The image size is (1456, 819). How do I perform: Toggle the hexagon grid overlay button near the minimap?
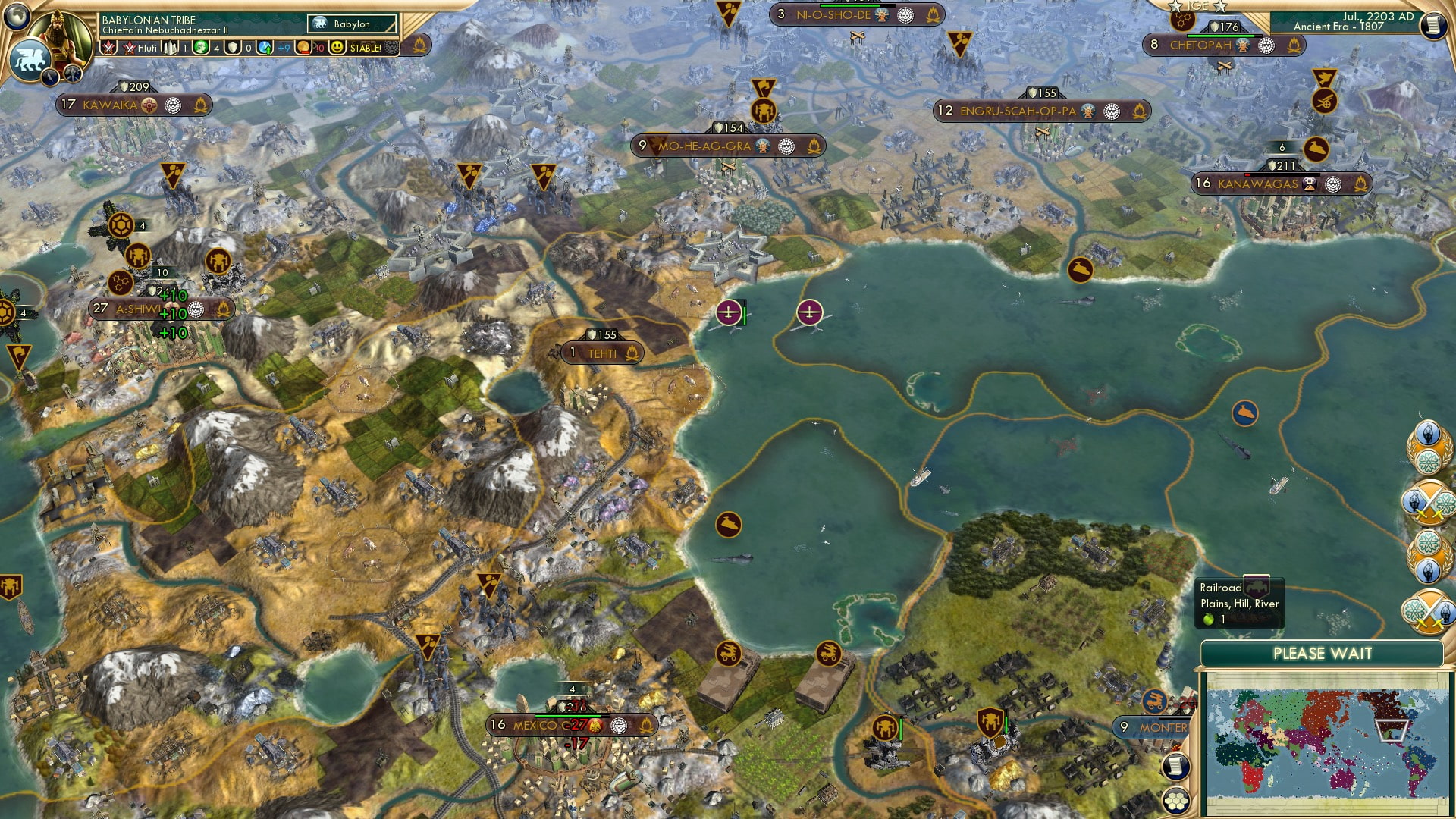click(x=1176, y=800)
